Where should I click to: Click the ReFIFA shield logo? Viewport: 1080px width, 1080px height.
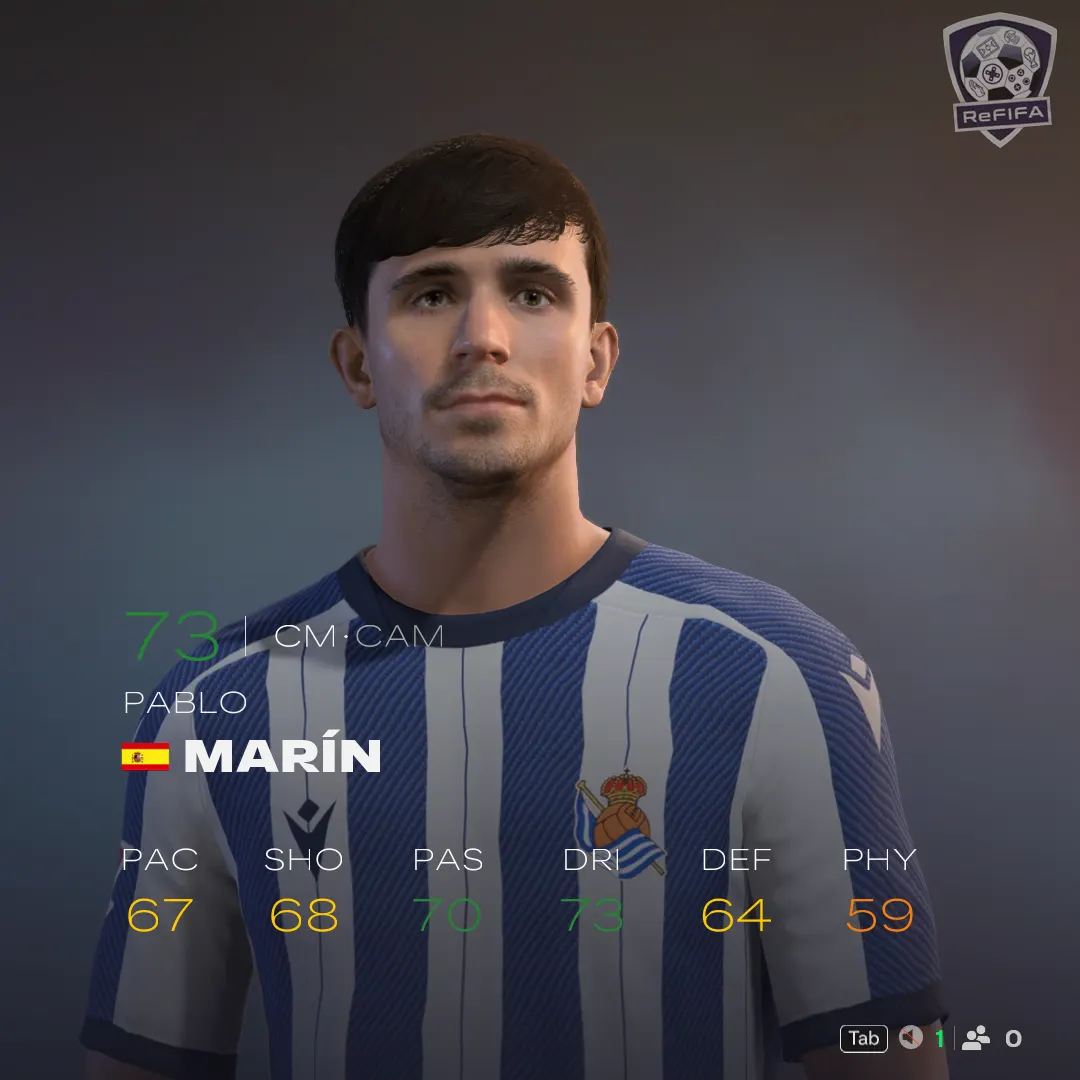[x=998, y=78]
